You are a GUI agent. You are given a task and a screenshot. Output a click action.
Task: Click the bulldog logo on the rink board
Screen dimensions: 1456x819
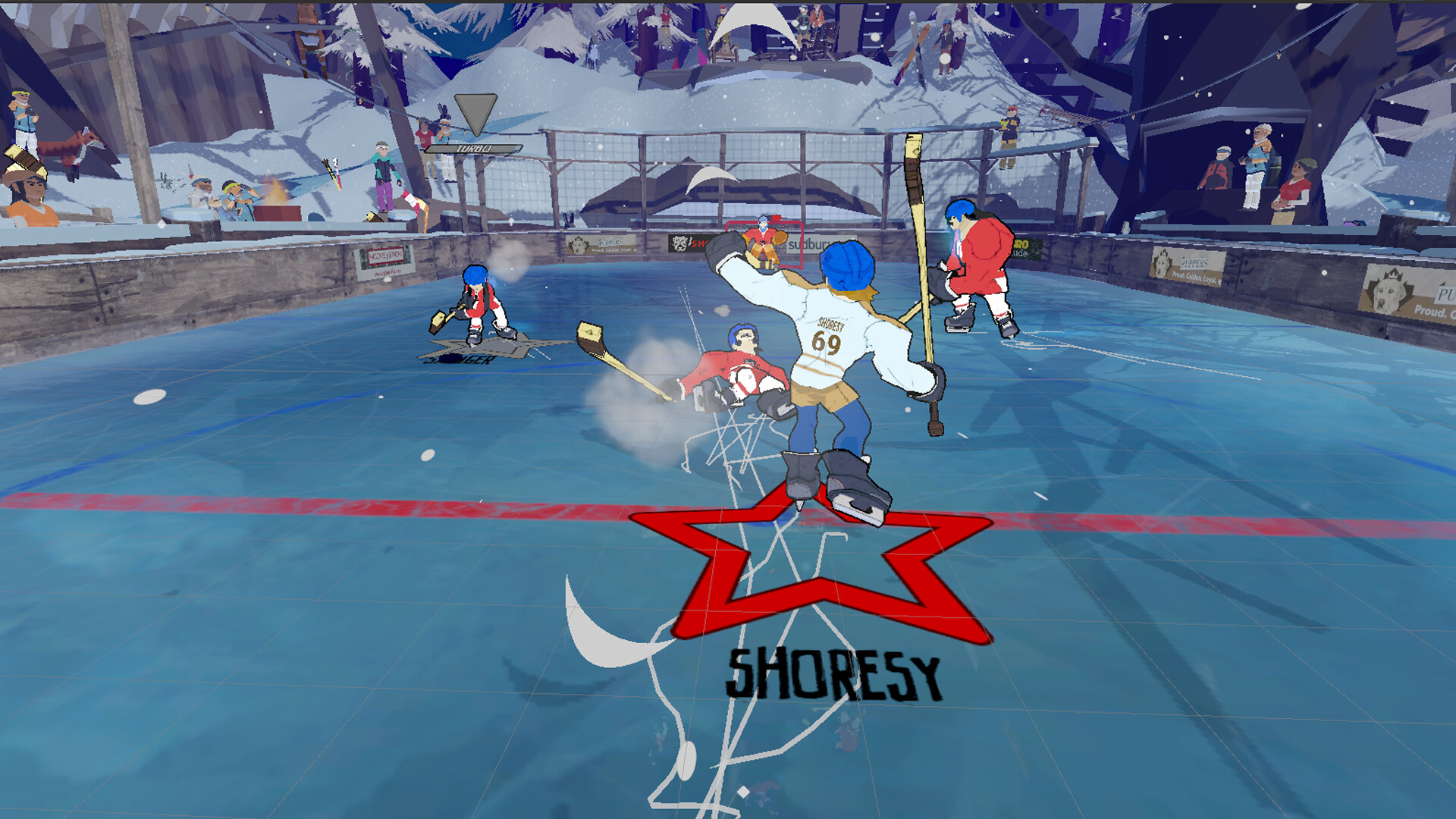[680, 241]
